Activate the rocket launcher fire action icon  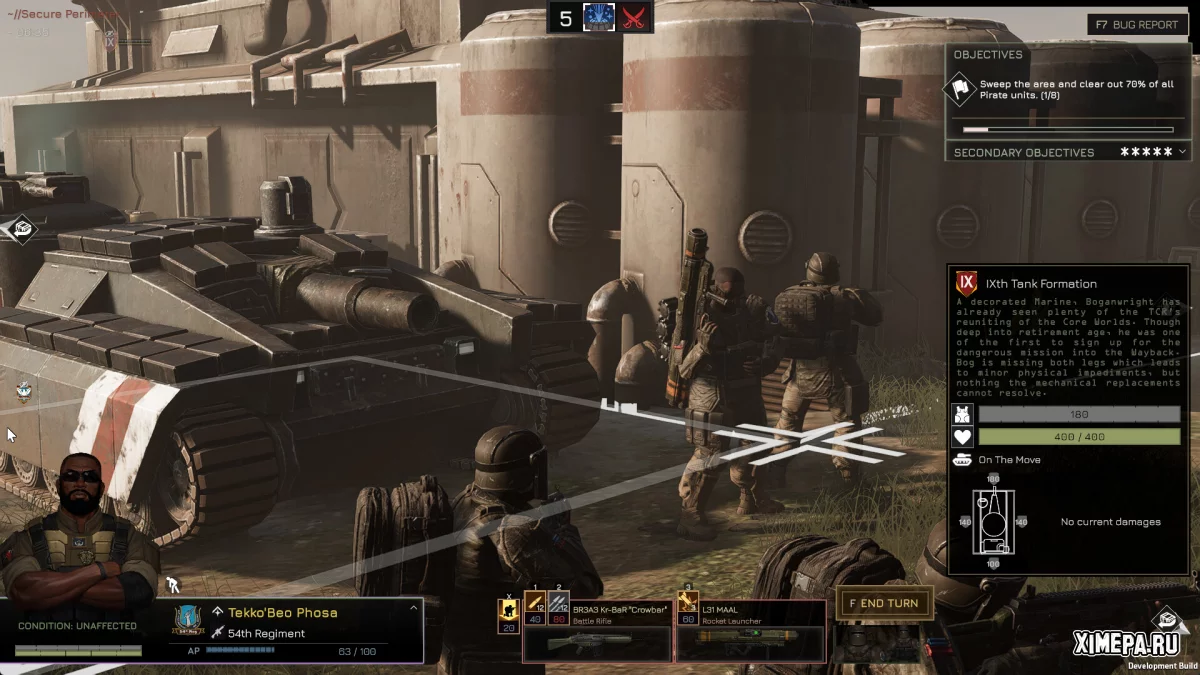pos(688,605)
